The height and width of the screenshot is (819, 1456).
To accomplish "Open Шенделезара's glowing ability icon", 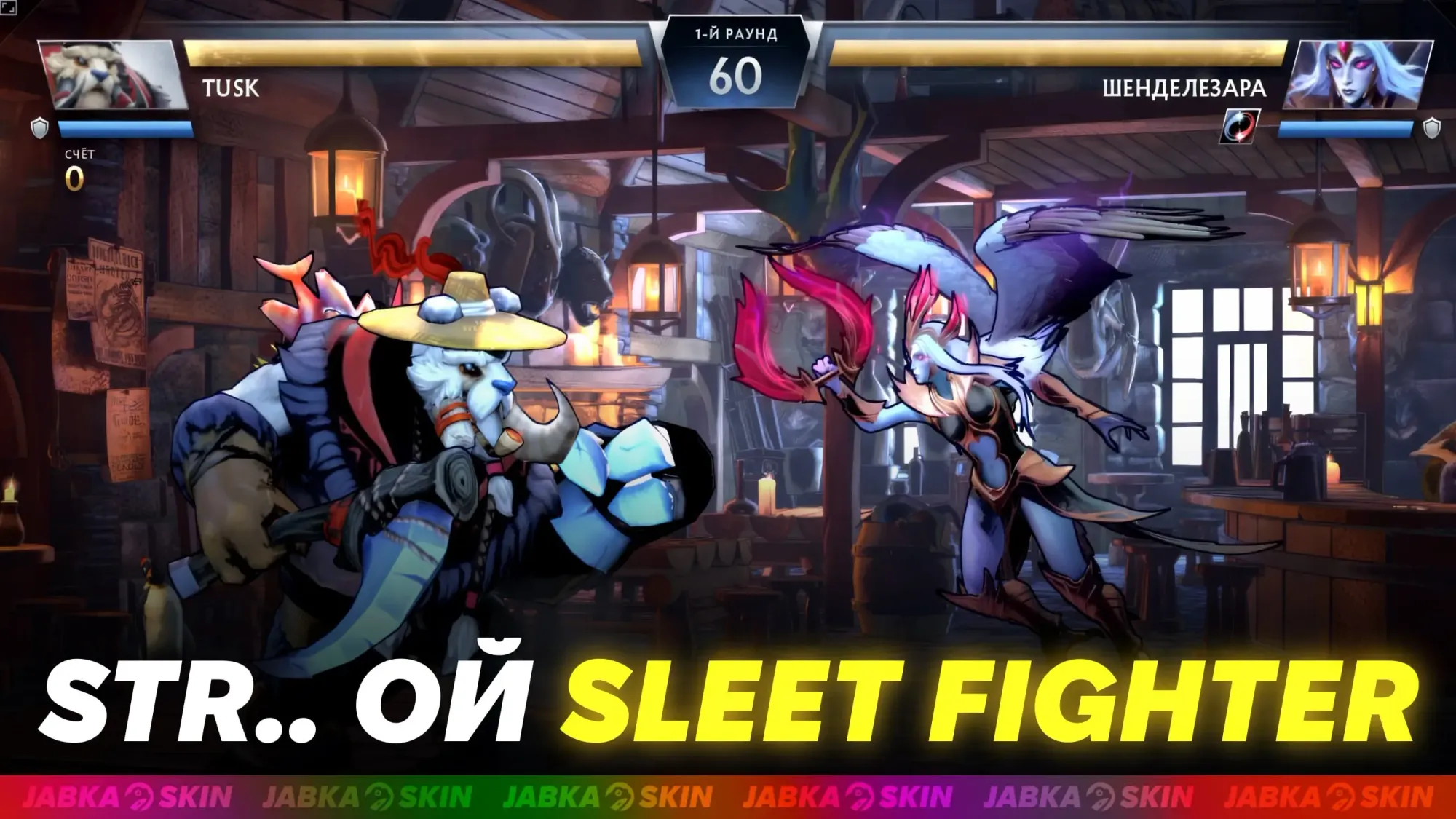I will coord(1241,125).
